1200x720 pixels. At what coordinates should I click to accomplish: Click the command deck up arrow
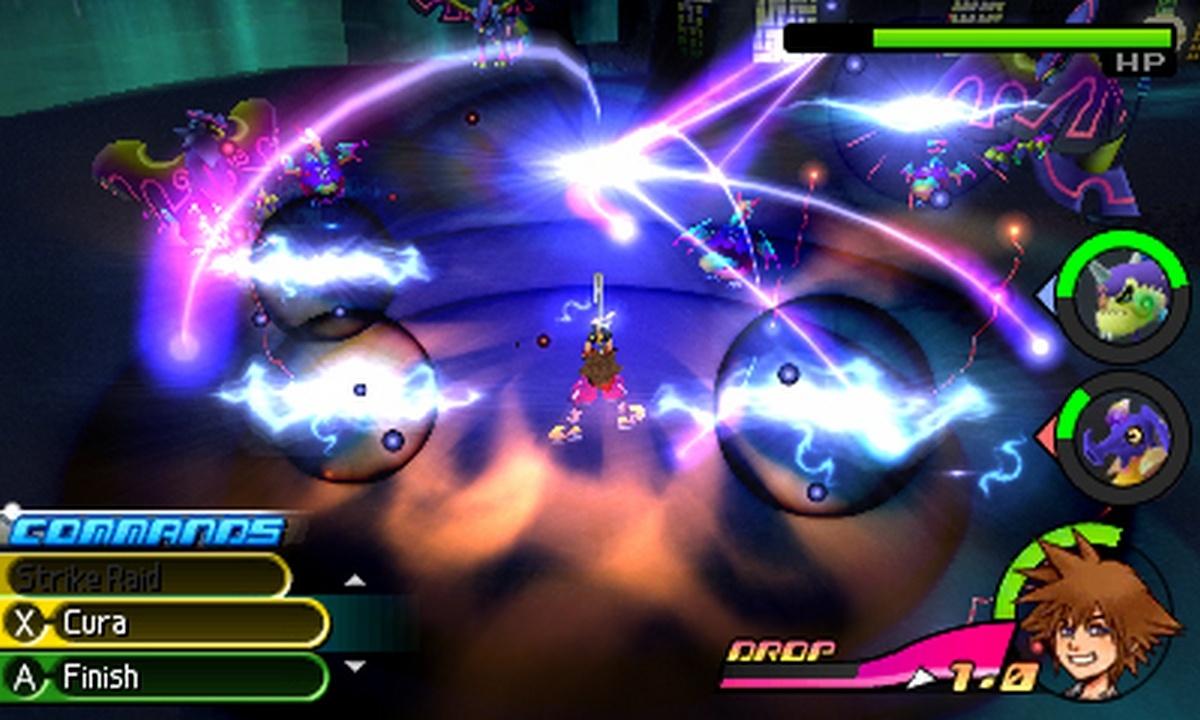click(x=354, y=580)
